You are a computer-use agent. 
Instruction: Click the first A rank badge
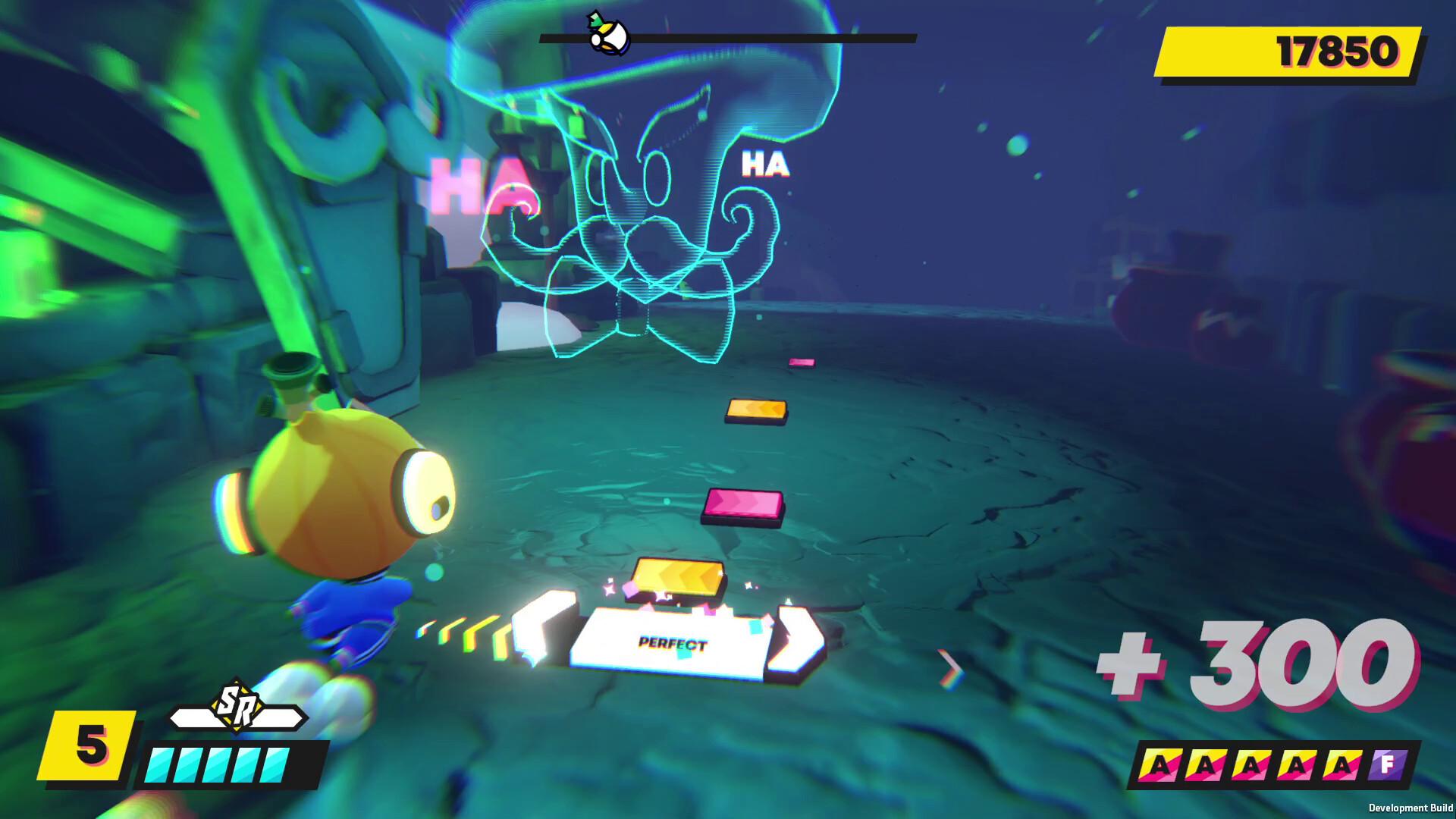coord(1158,766)
